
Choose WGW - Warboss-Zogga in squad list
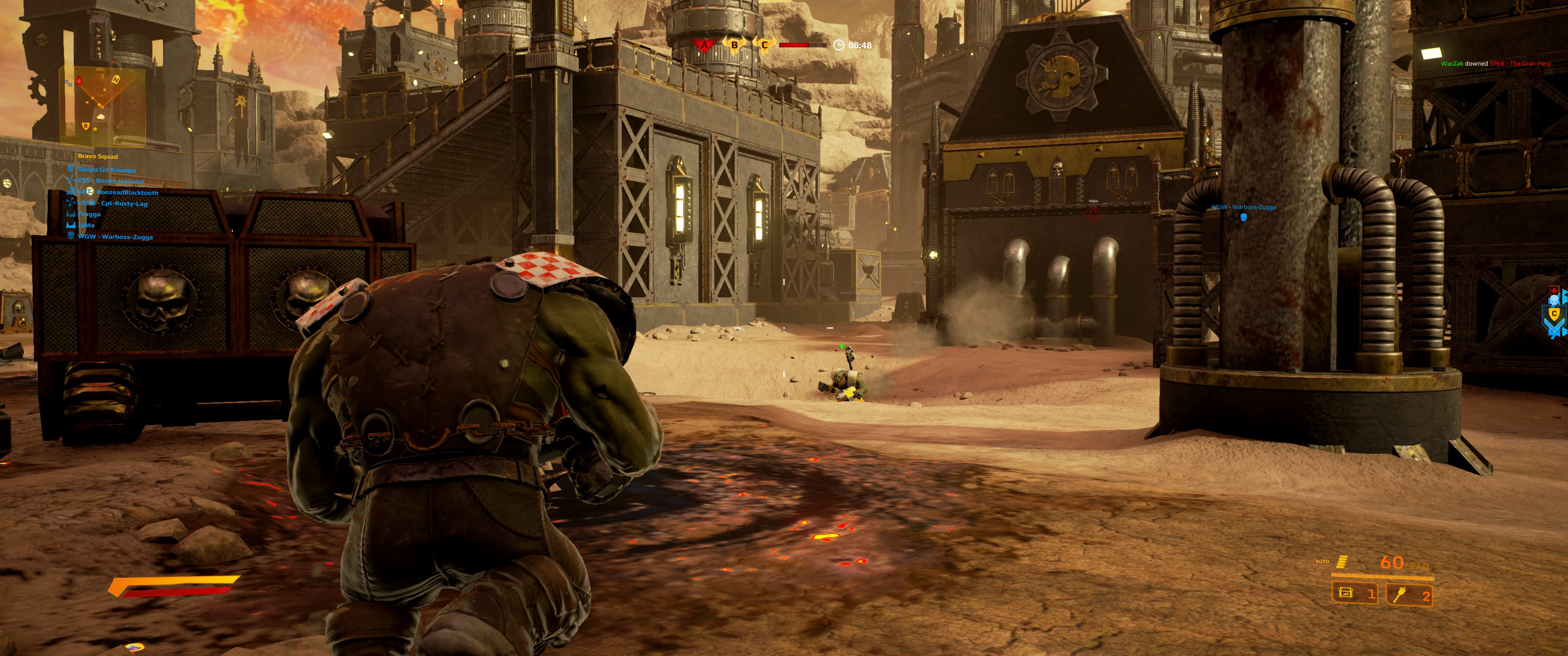(x=115, y=237)
